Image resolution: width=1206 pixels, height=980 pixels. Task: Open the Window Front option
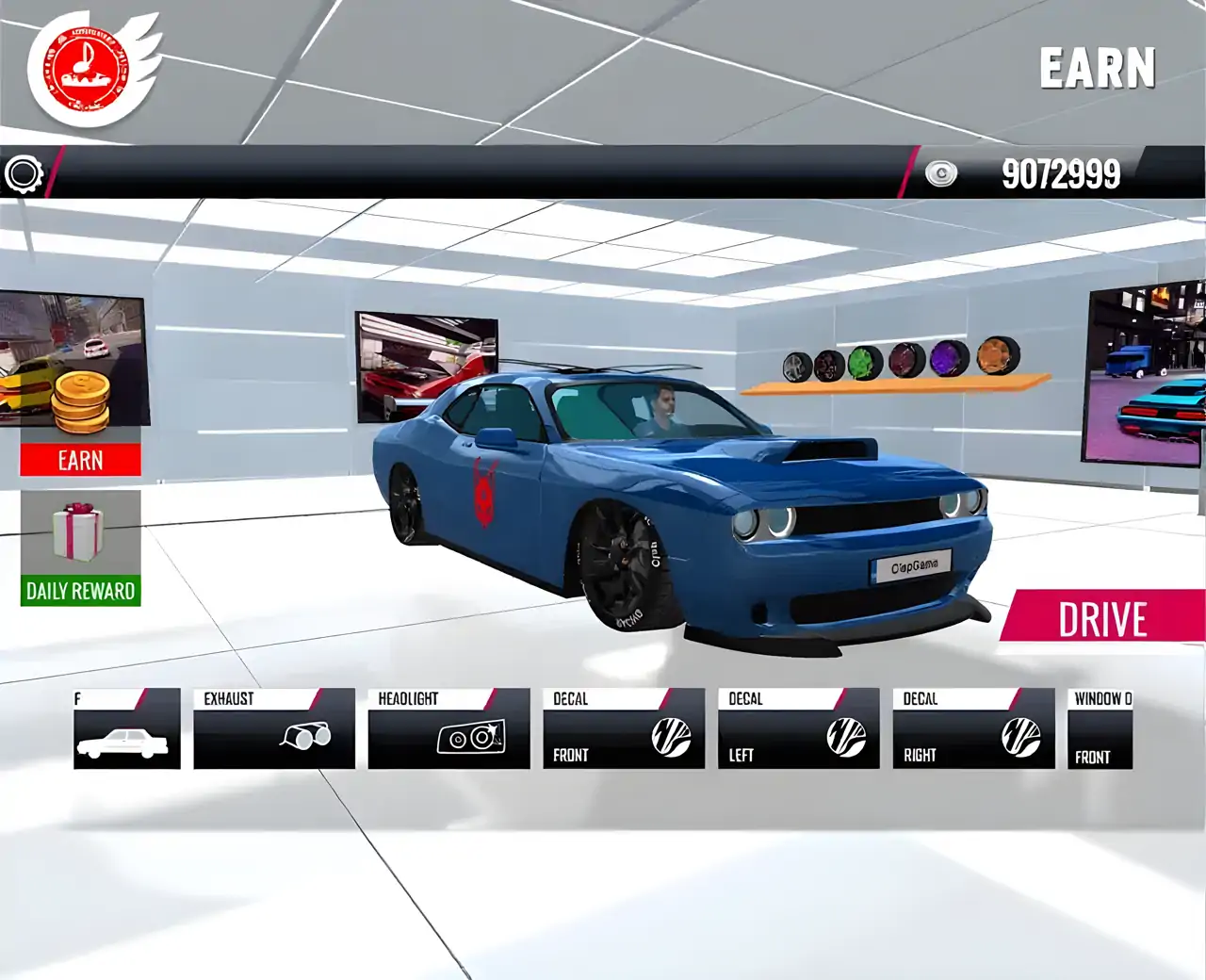(1100, 728)
